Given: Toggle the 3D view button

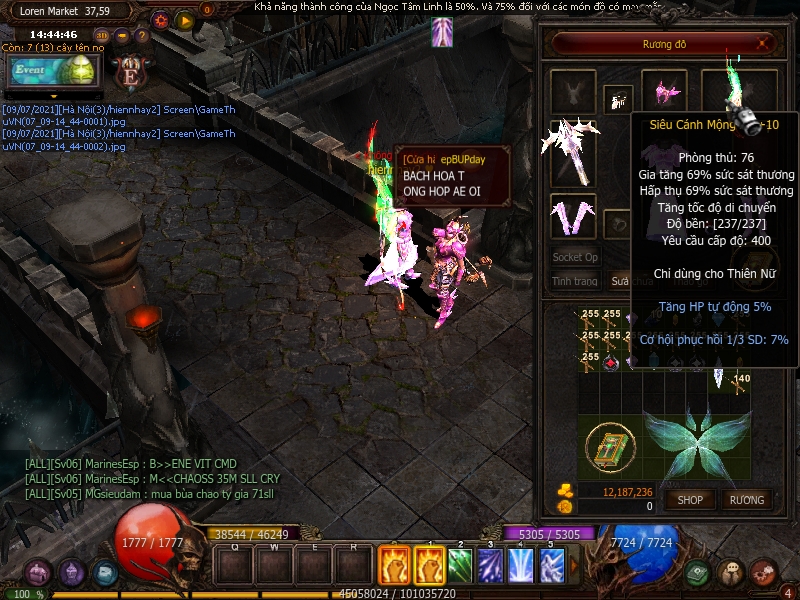Looking at the screenshot, I should (x=102, y=37).
